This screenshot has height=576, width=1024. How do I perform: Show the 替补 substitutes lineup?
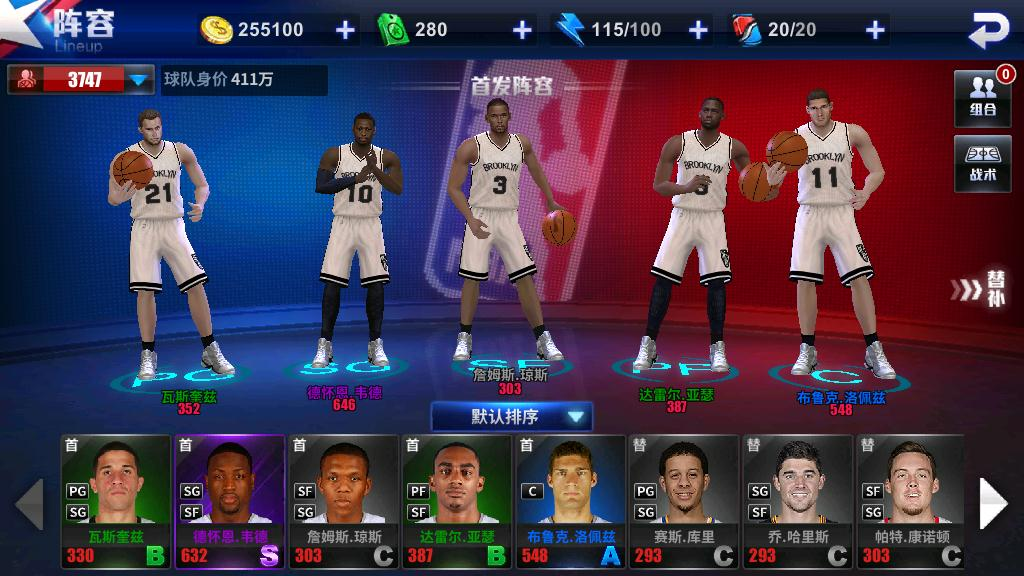(984, 289)
